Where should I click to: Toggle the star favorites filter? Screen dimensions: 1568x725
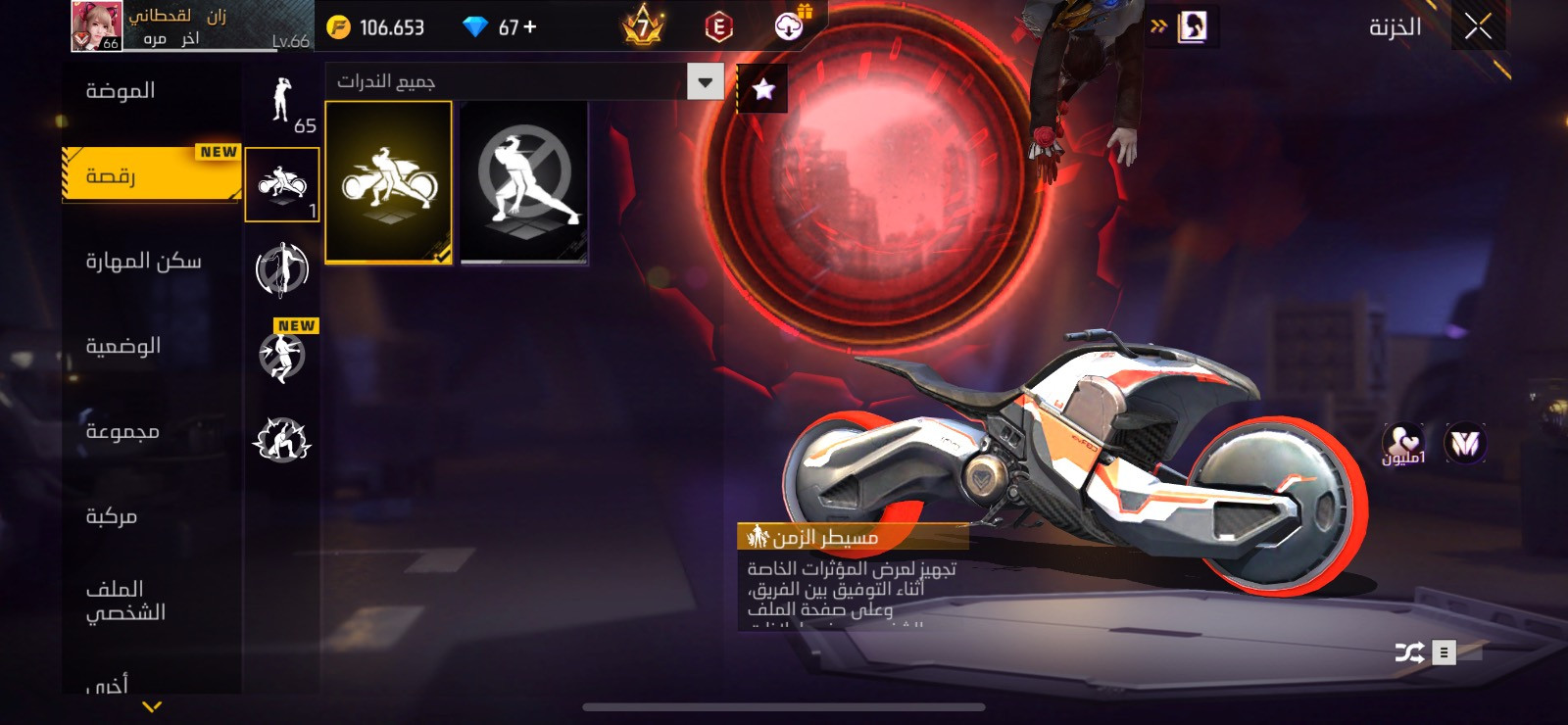(x=762, y=90)
